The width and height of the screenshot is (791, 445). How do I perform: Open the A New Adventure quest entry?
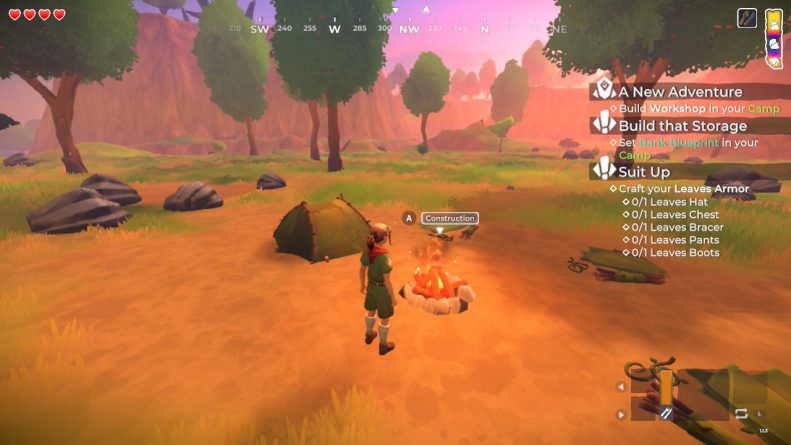click(x=679, y=92)
